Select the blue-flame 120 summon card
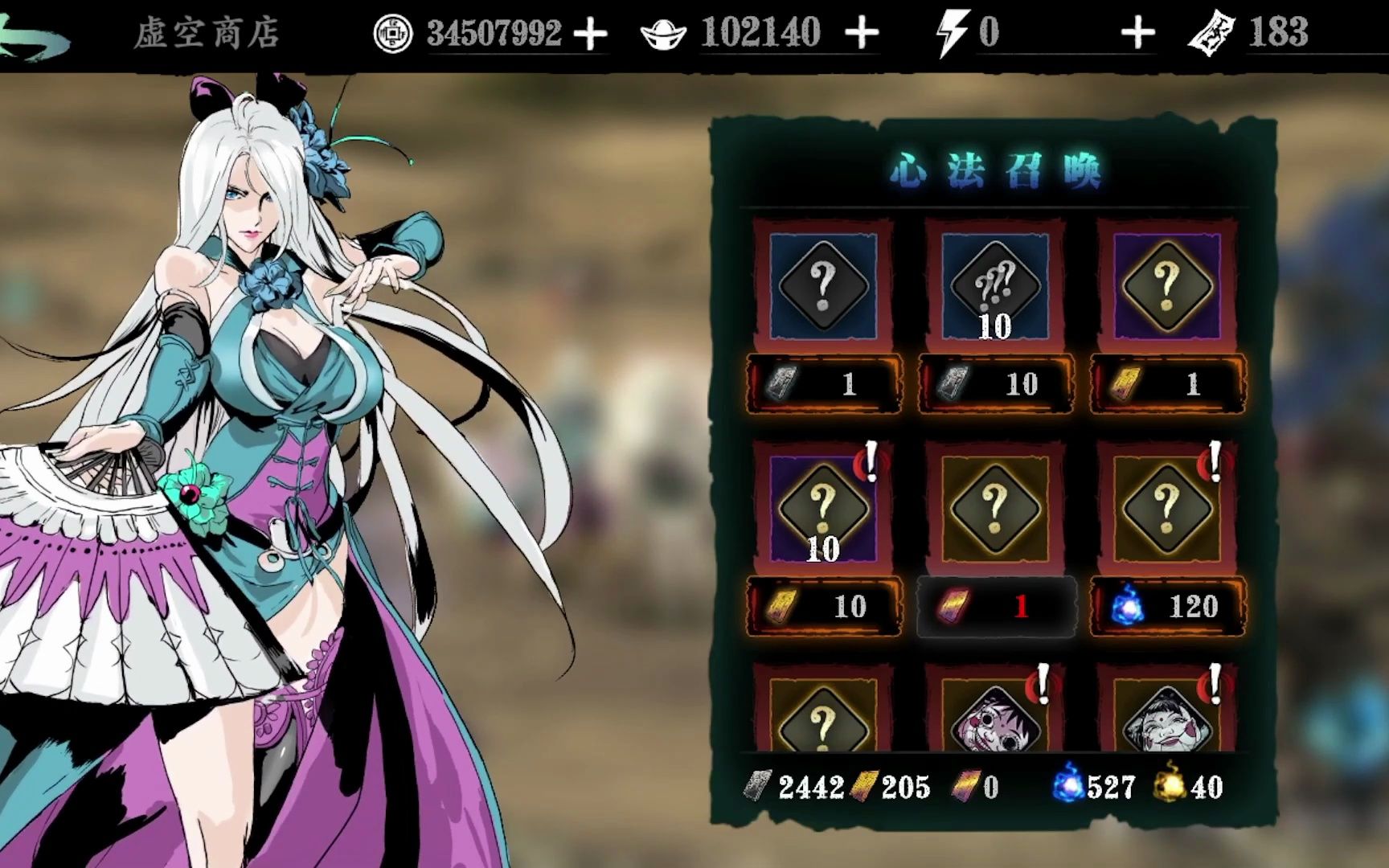This screenshot has height=868, width=1389. (x=1167, y=508)
